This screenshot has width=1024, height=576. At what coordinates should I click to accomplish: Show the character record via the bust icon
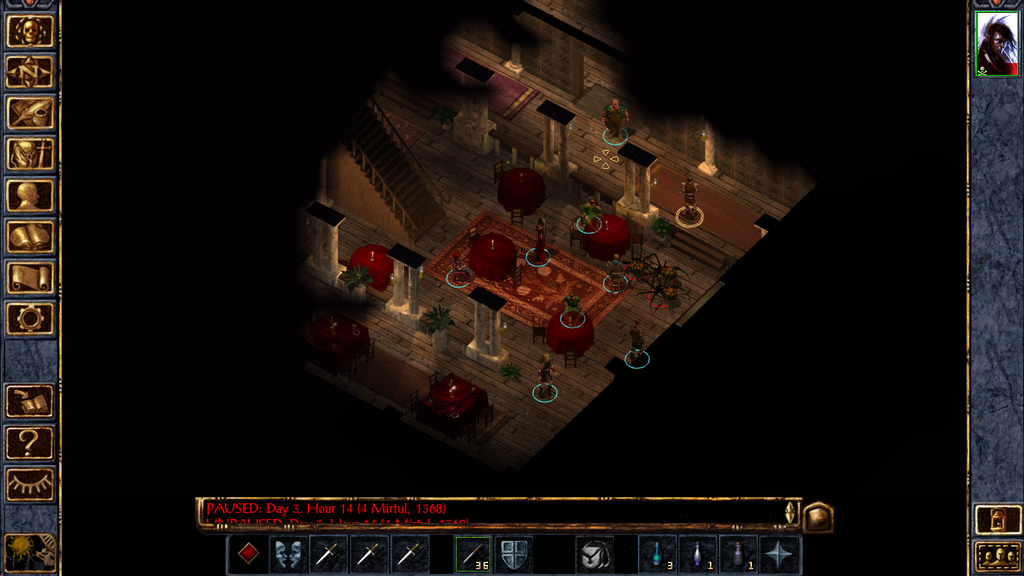(x=30, y=195)
